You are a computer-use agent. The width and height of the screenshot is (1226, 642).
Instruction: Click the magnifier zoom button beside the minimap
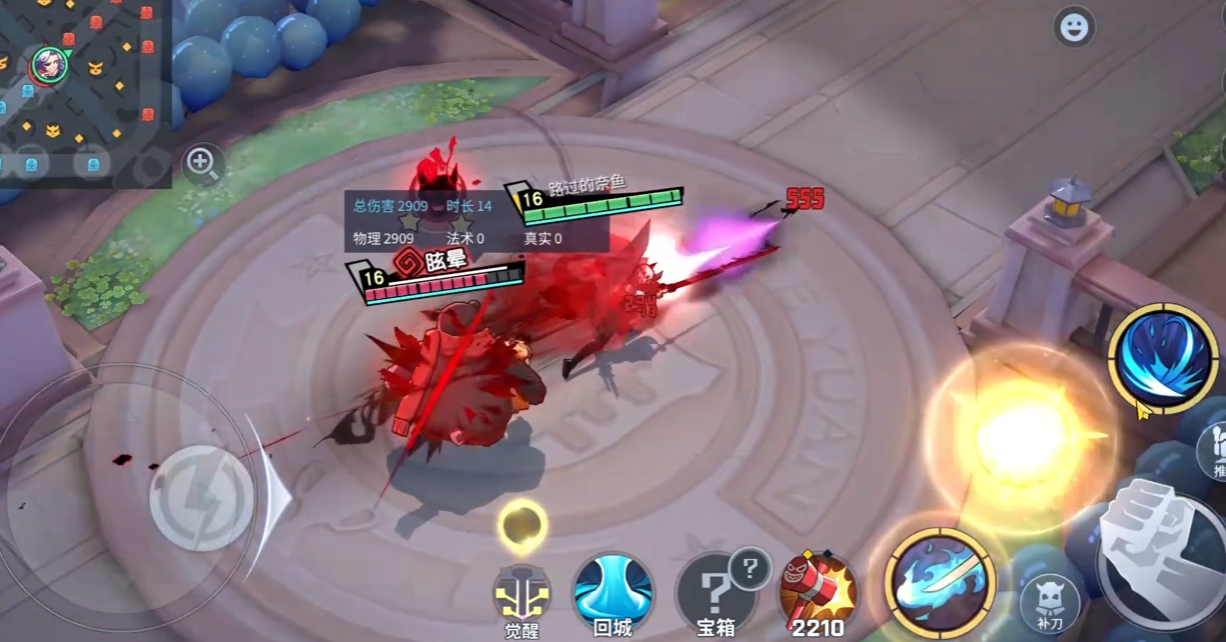tap(202, 163)
